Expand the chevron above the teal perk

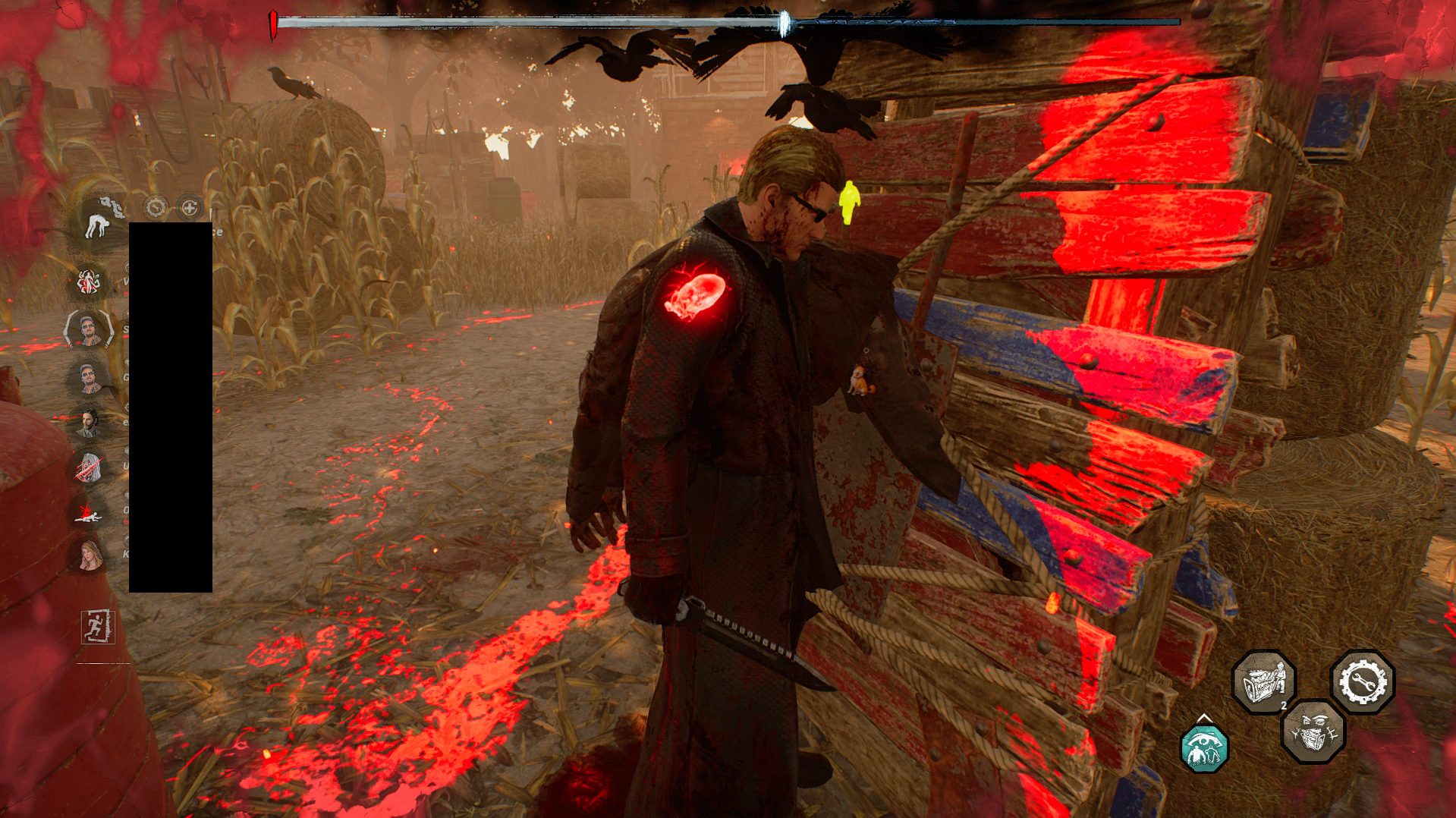pyautogui.click(x=1205, y=719)
